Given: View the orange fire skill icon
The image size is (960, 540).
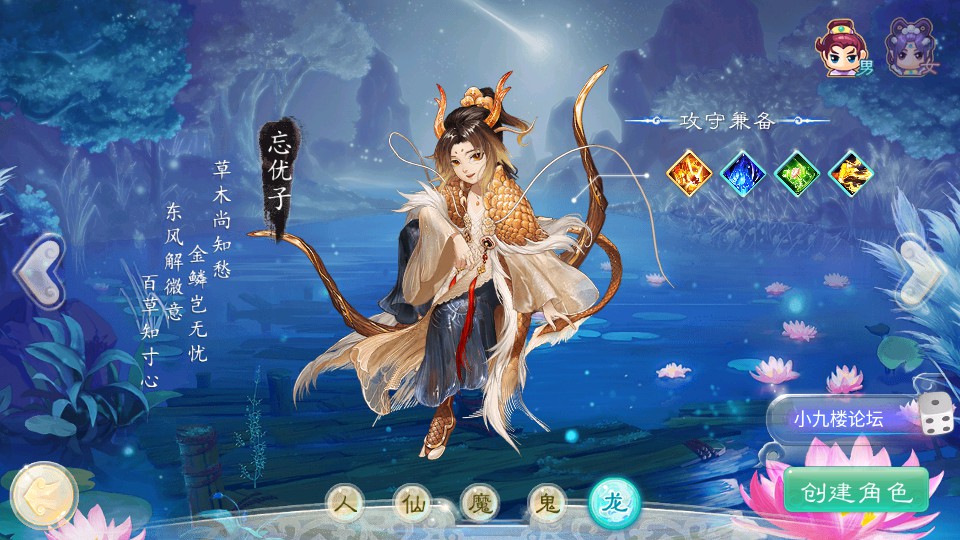Looking at the screenshot, I should click(689, 171).
